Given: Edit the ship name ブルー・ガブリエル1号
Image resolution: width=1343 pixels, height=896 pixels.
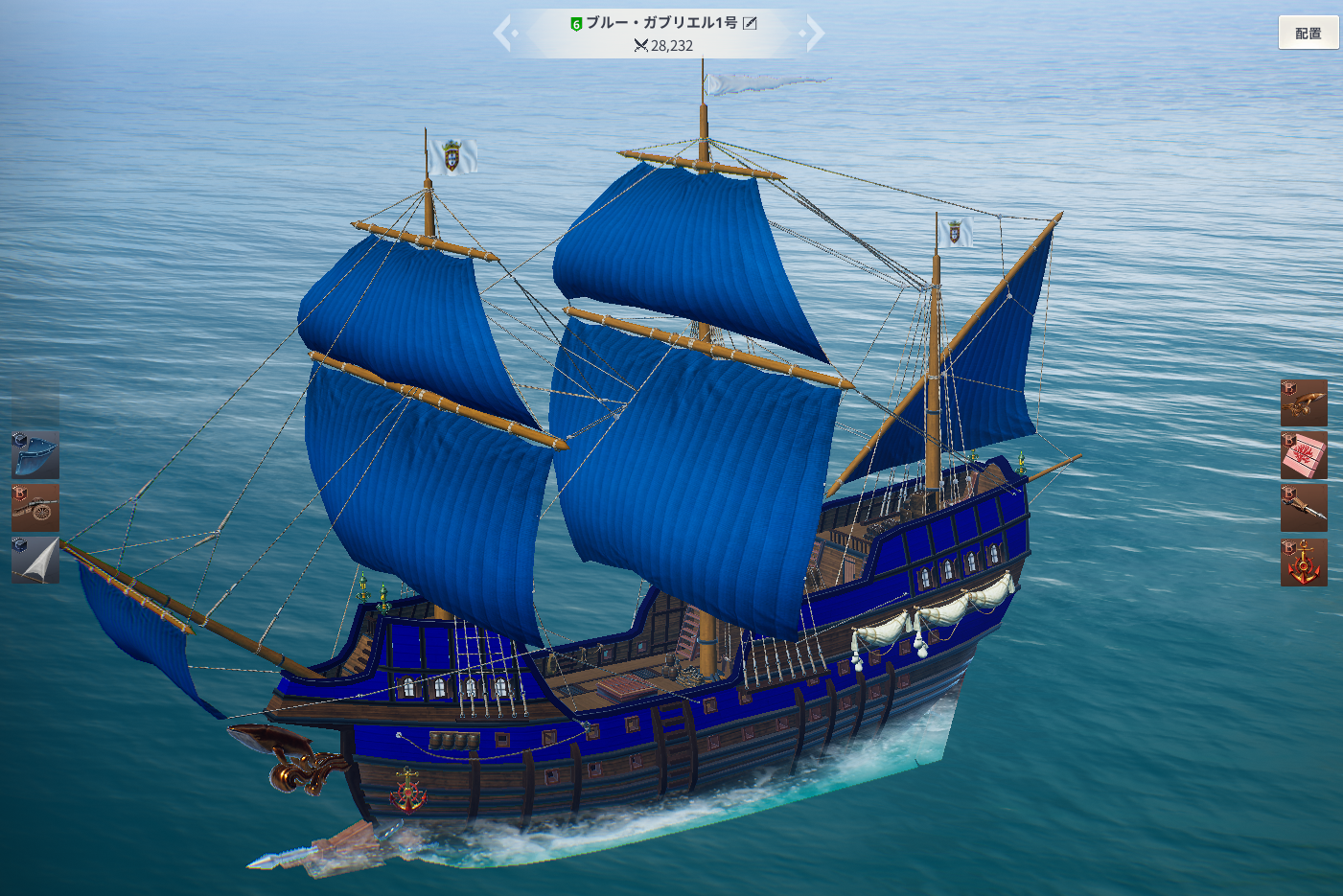Looking at the screenshot, I should pyautogui.click(x=751, y=23).
